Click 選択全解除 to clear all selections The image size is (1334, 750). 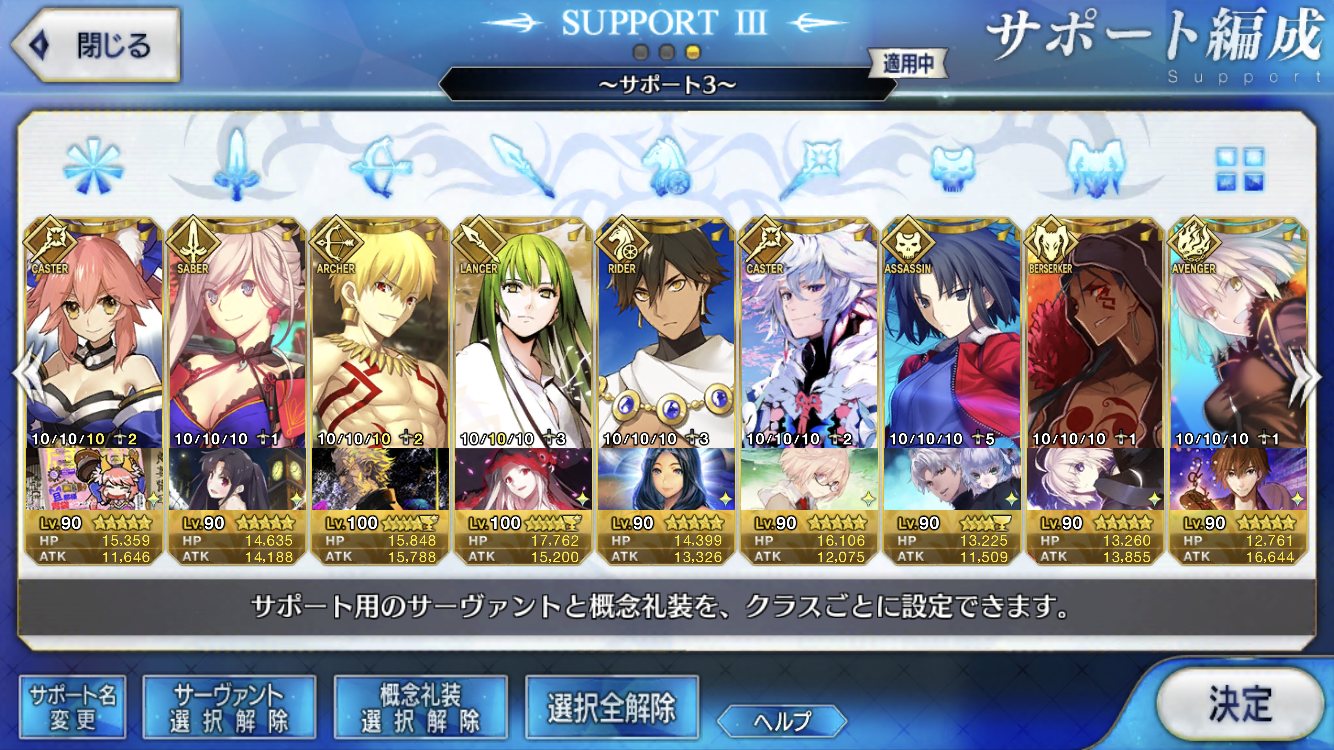pos(611,707)
